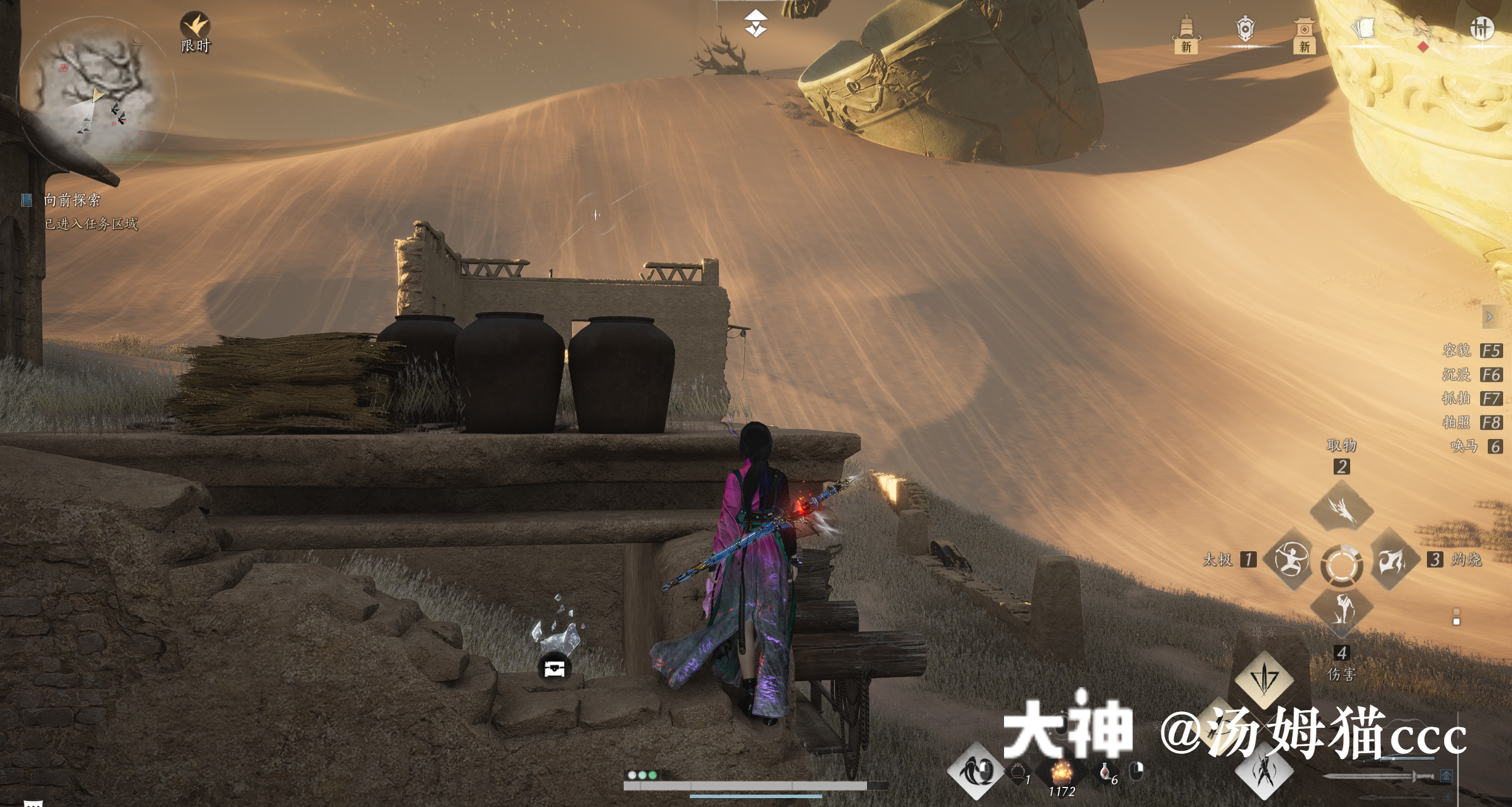Viewport: 1512px width, 807px height.
Task: Open the shield emblem menu icon
Action: (x=1244, y=30)
